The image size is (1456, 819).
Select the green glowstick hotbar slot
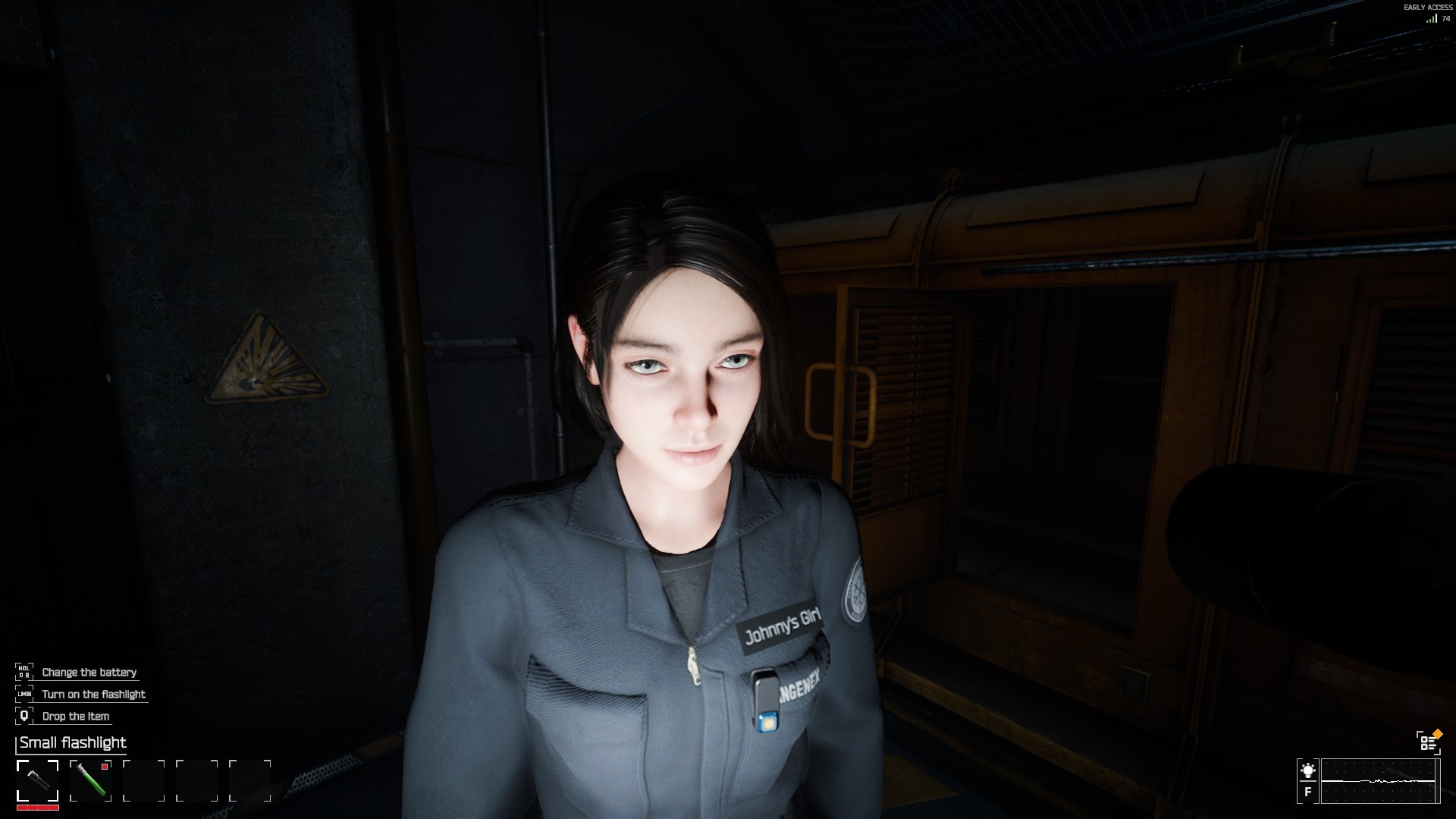pyautogui.click(x=90, y=780)
